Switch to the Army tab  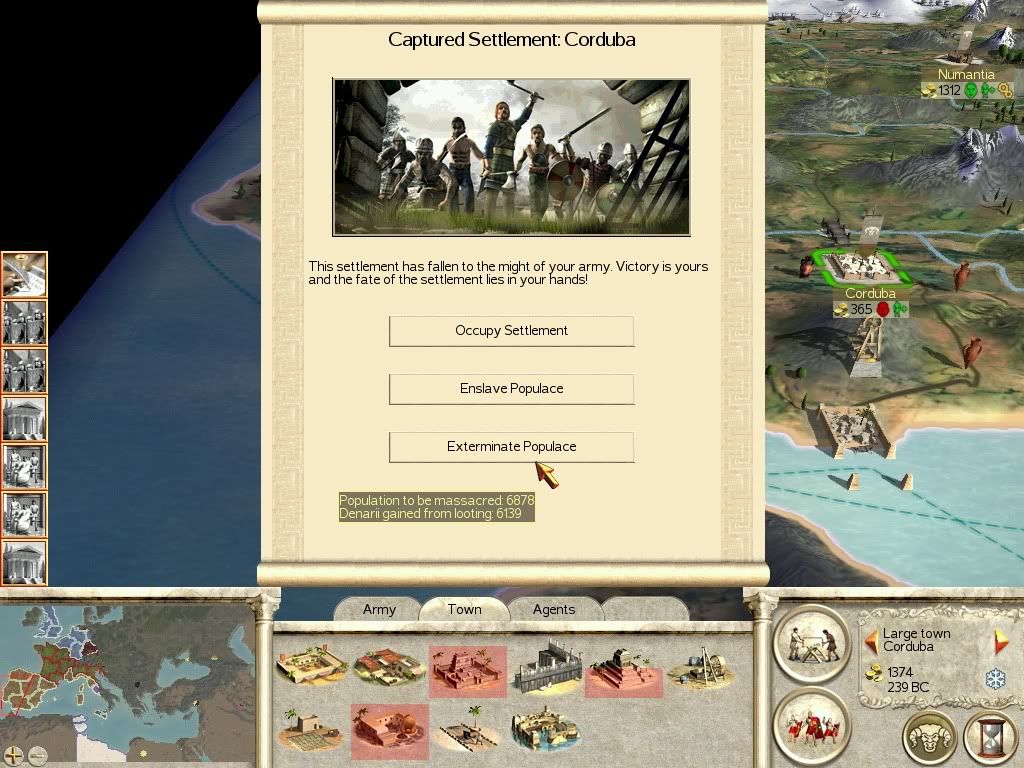point(379,609)
